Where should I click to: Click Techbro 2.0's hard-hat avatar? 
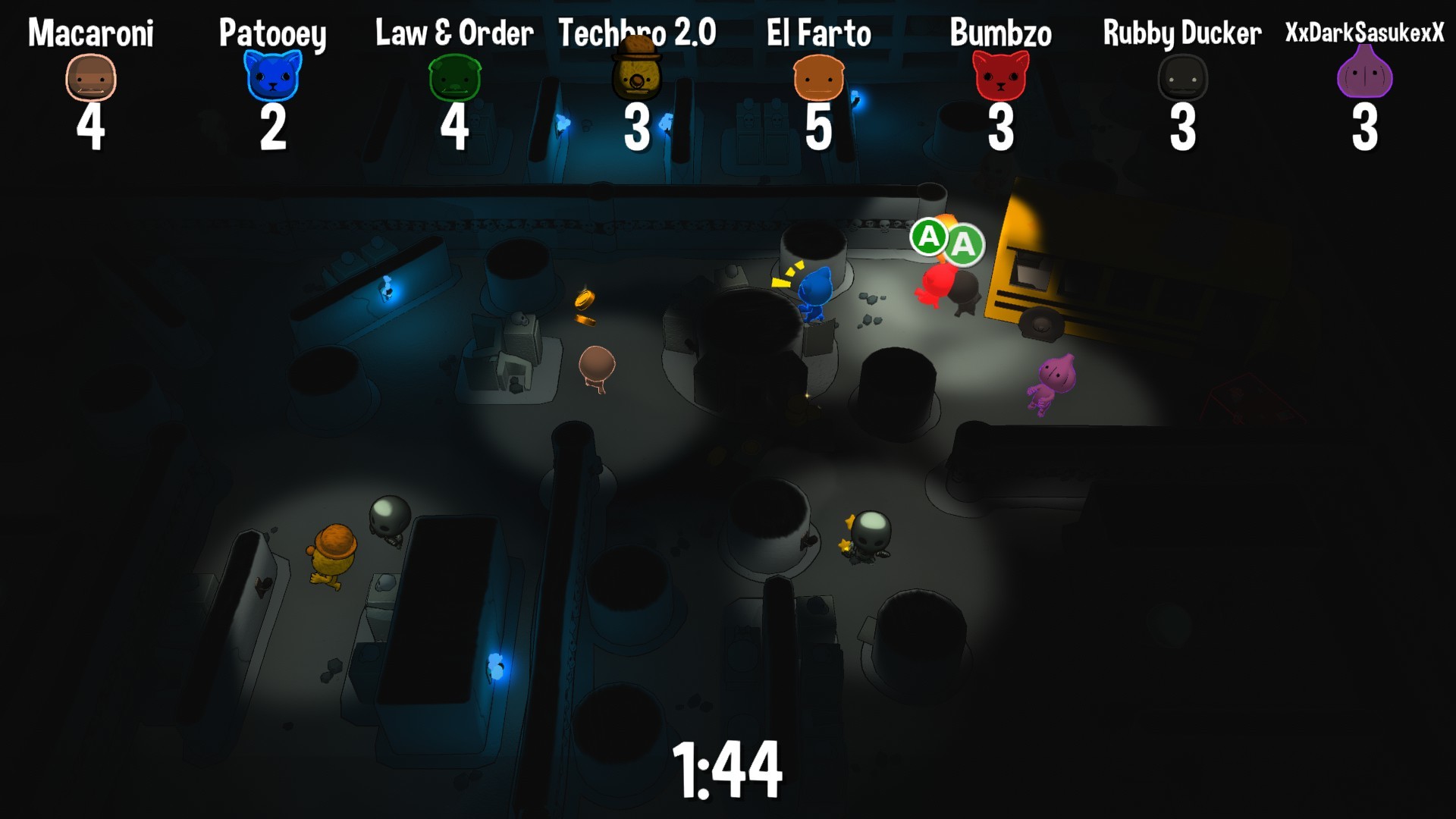637,76
